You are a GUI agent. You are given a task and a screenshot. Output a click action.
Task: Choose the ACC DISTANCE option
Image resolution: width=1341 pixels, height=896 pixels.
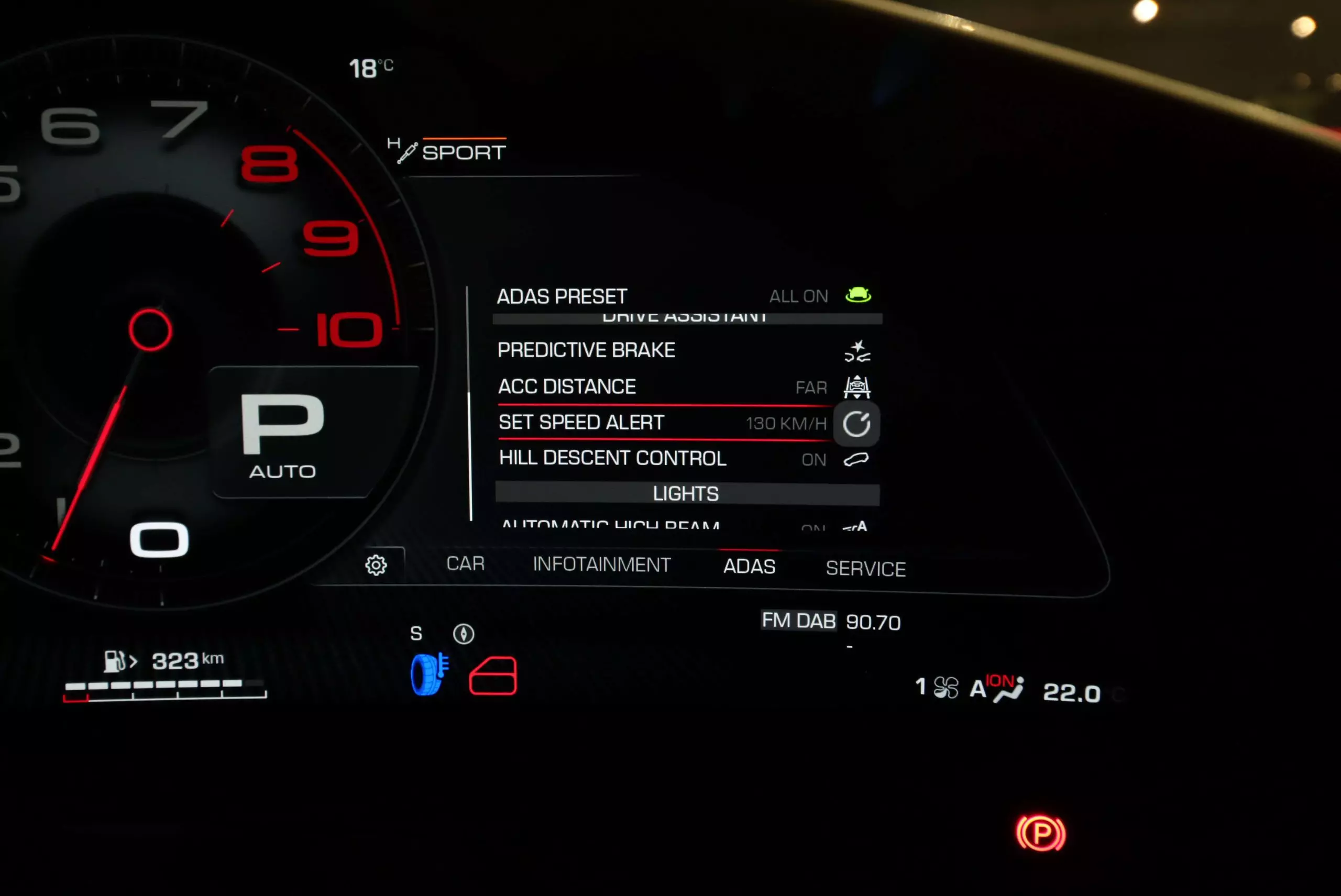pos(683,387)
